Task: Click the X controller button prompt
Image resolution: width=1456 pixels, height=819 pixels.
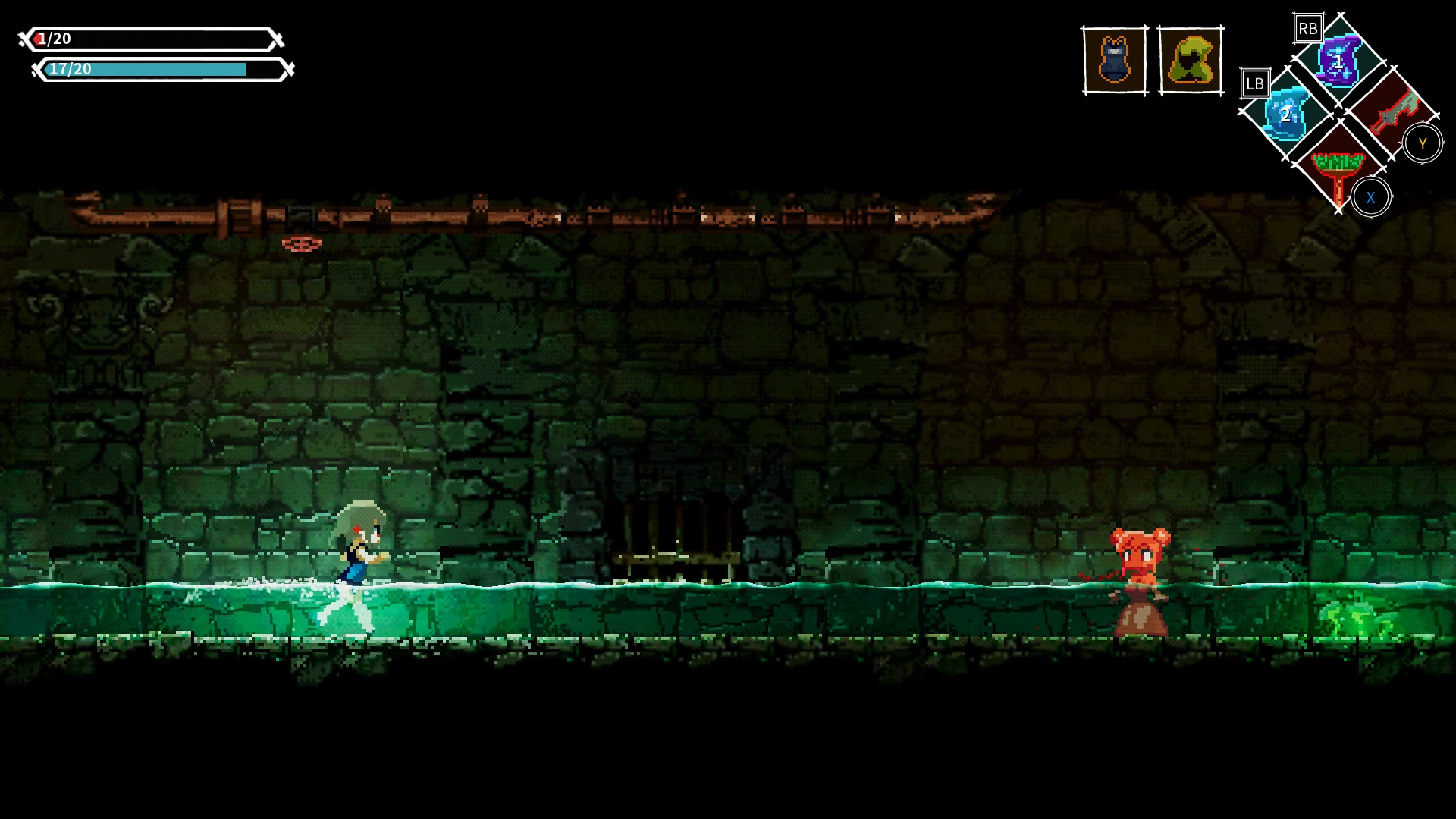Action: click(1371, 197)
